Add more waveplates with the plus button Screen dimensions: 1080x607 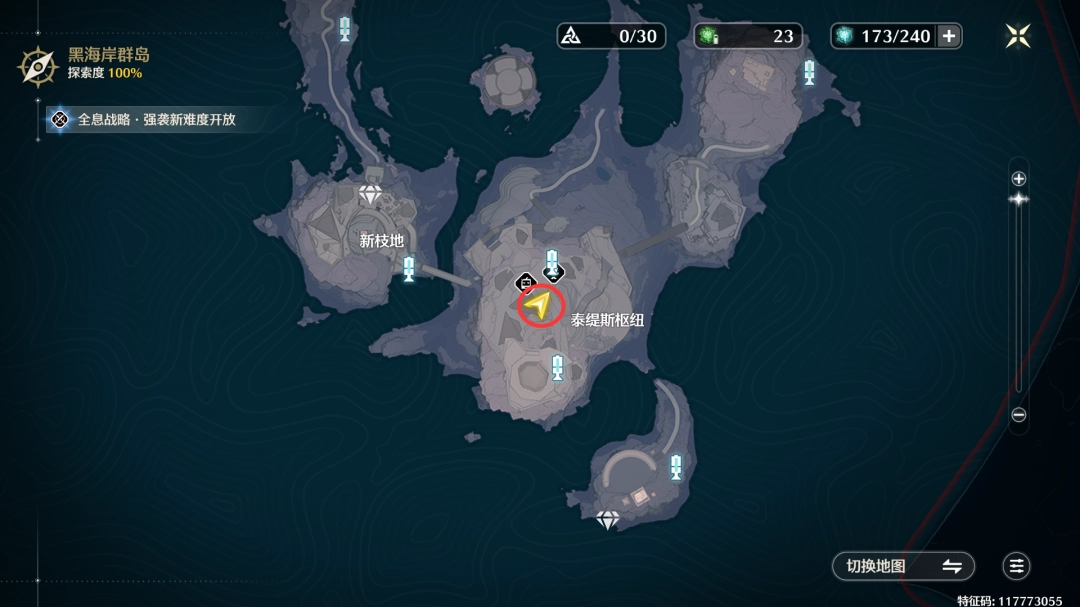click(x=949, y=36)
